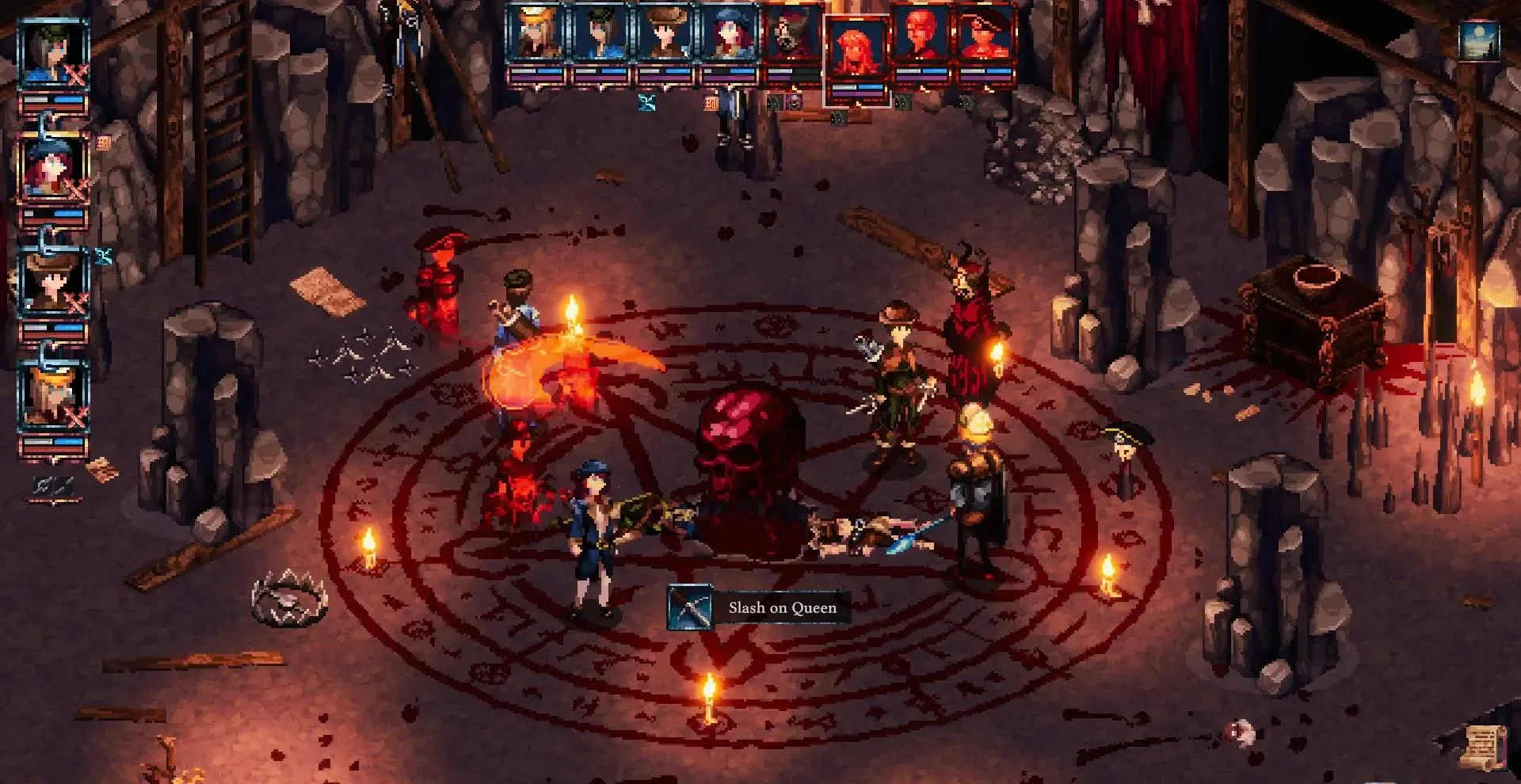Select the green-hat character in the turn order
1521x784 pixels.
point(600,36)
